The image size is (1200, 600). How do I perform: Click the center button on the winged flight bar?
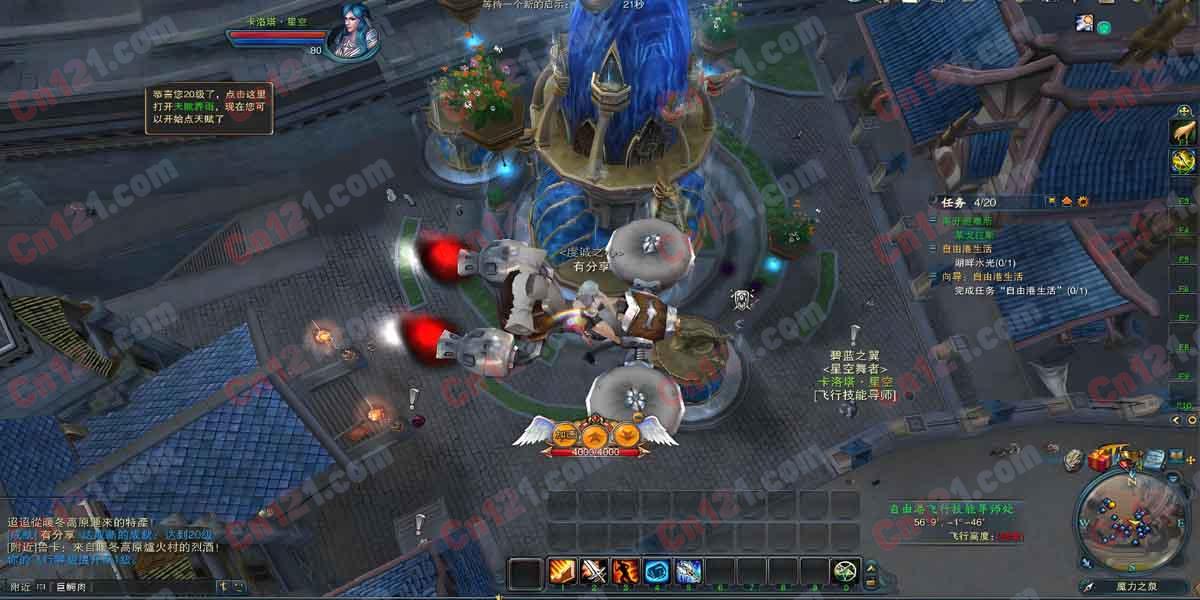click(596, 435)
